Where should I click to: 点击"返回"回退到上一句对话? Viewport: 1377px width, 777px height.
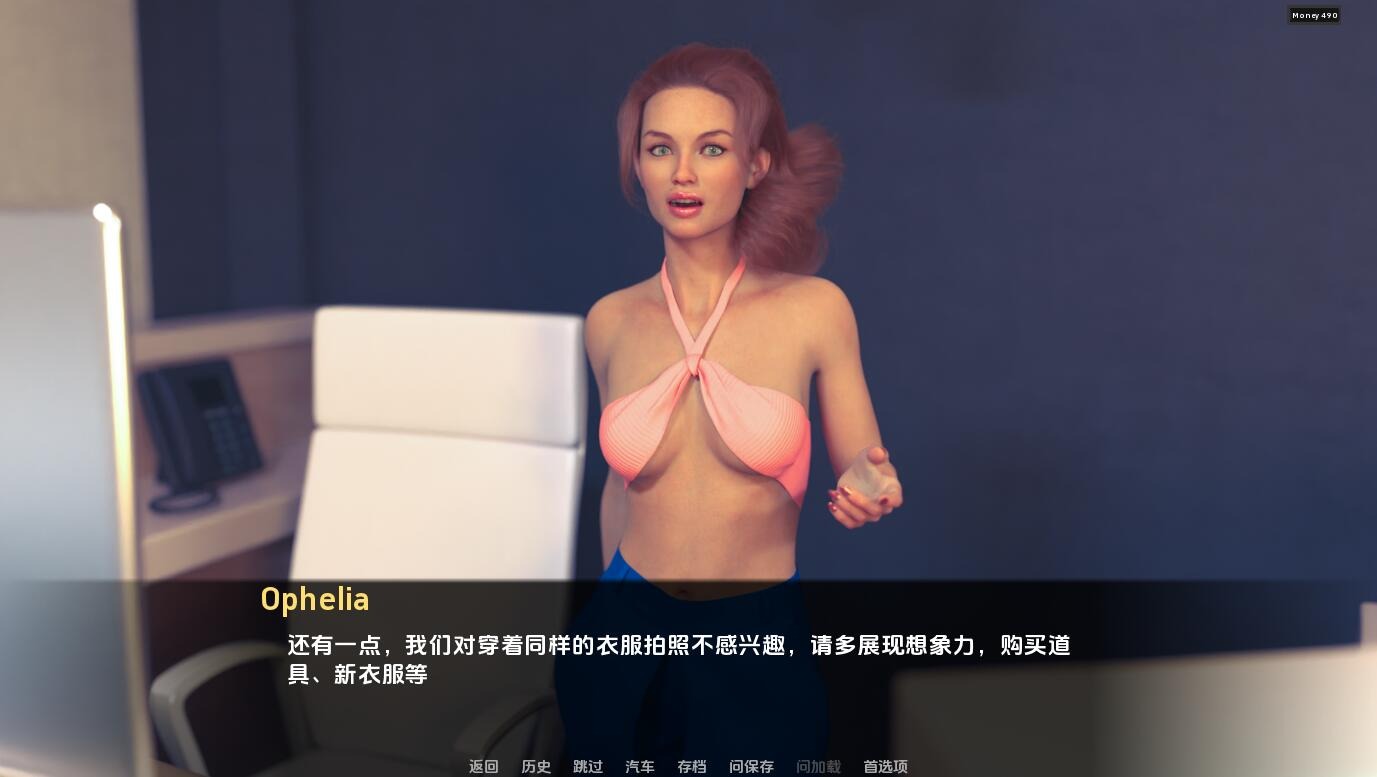[483, 766]
